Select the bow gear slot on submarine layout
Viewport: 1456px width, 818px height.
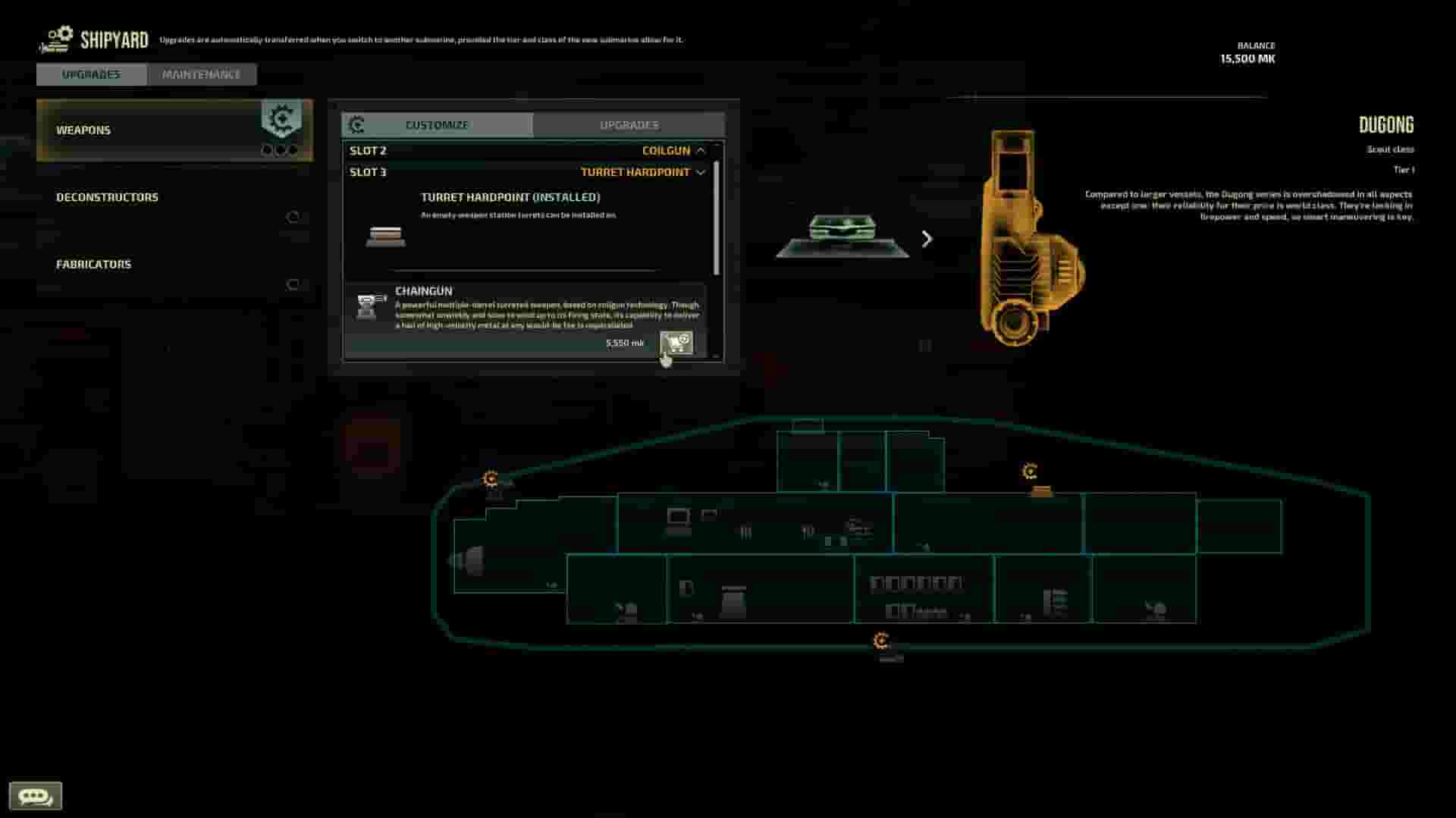coord(491,478)
